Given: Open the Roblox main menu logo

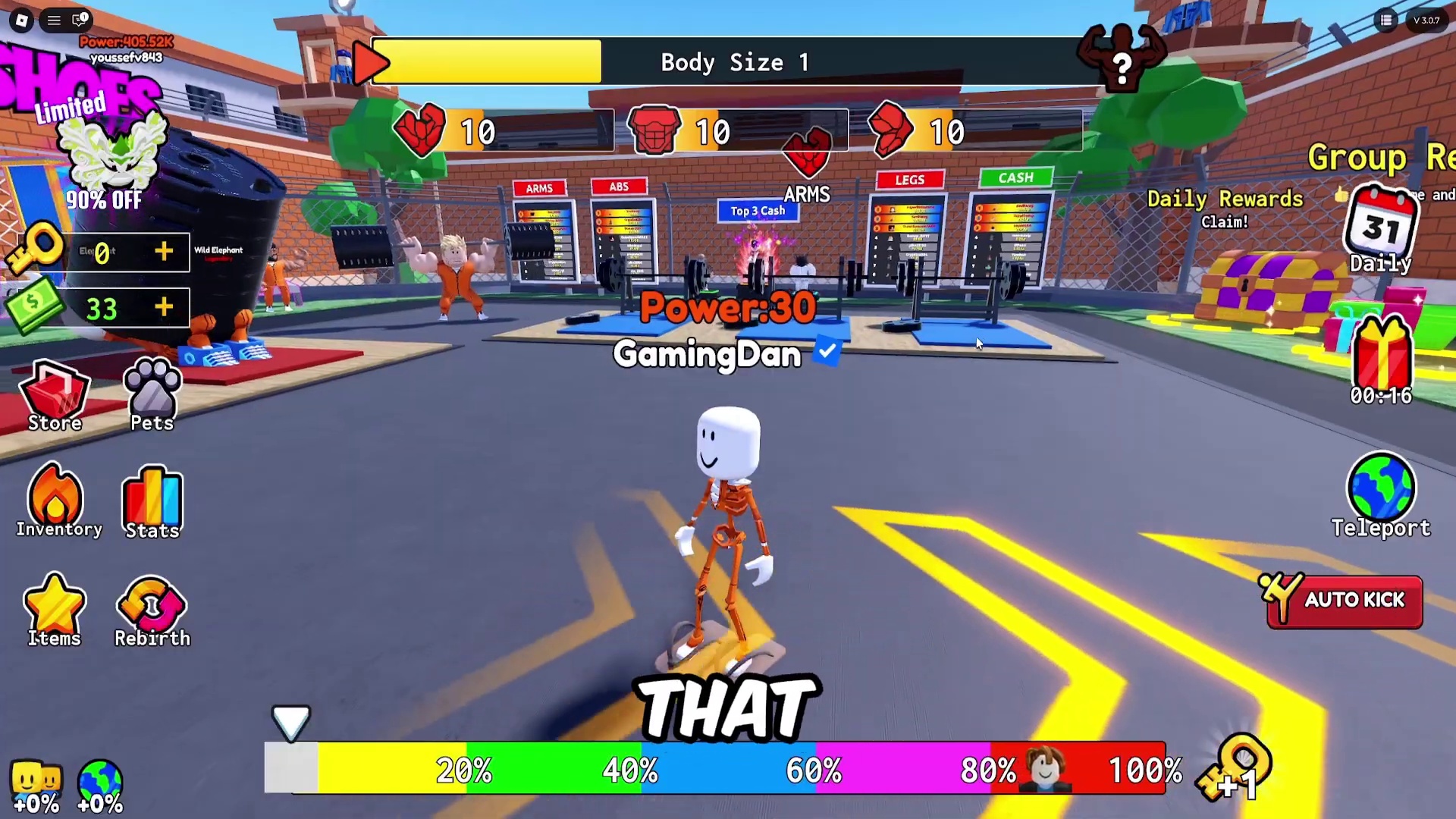Looking at the screenshot, I should [22, 20].
